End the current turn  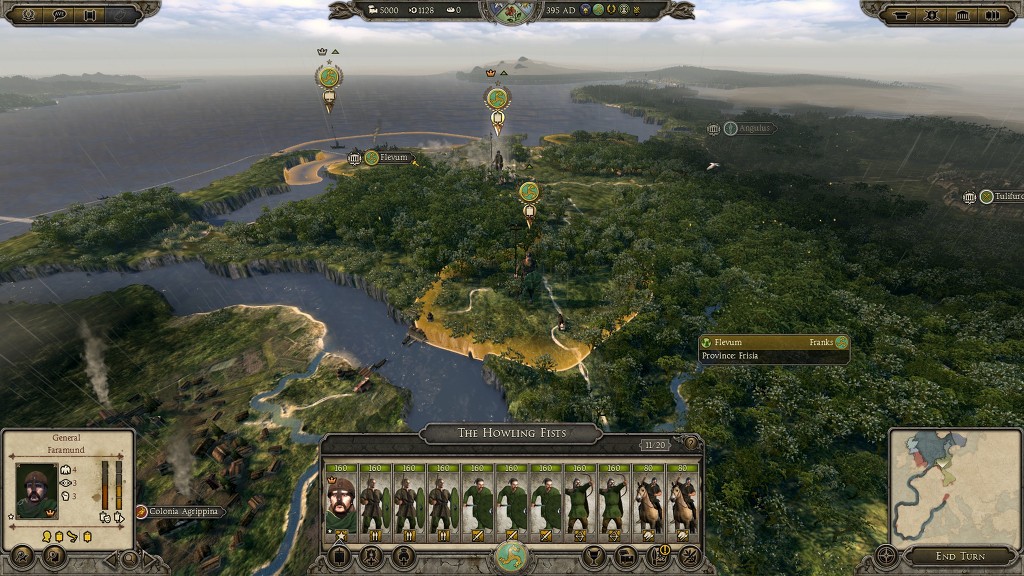959,556
